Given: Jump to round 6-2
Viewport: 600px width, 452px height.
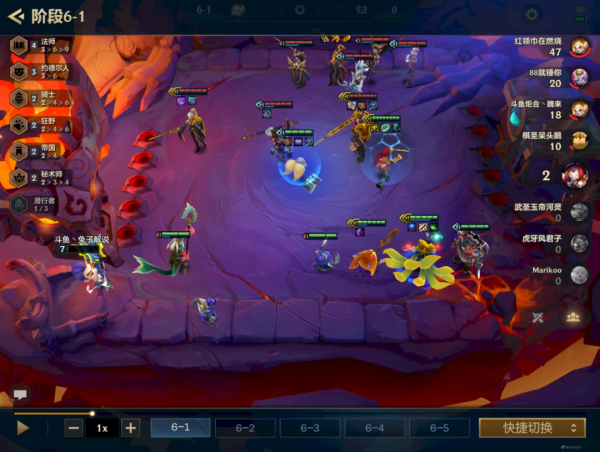Looking at the screenshot, I should point(245,427).
